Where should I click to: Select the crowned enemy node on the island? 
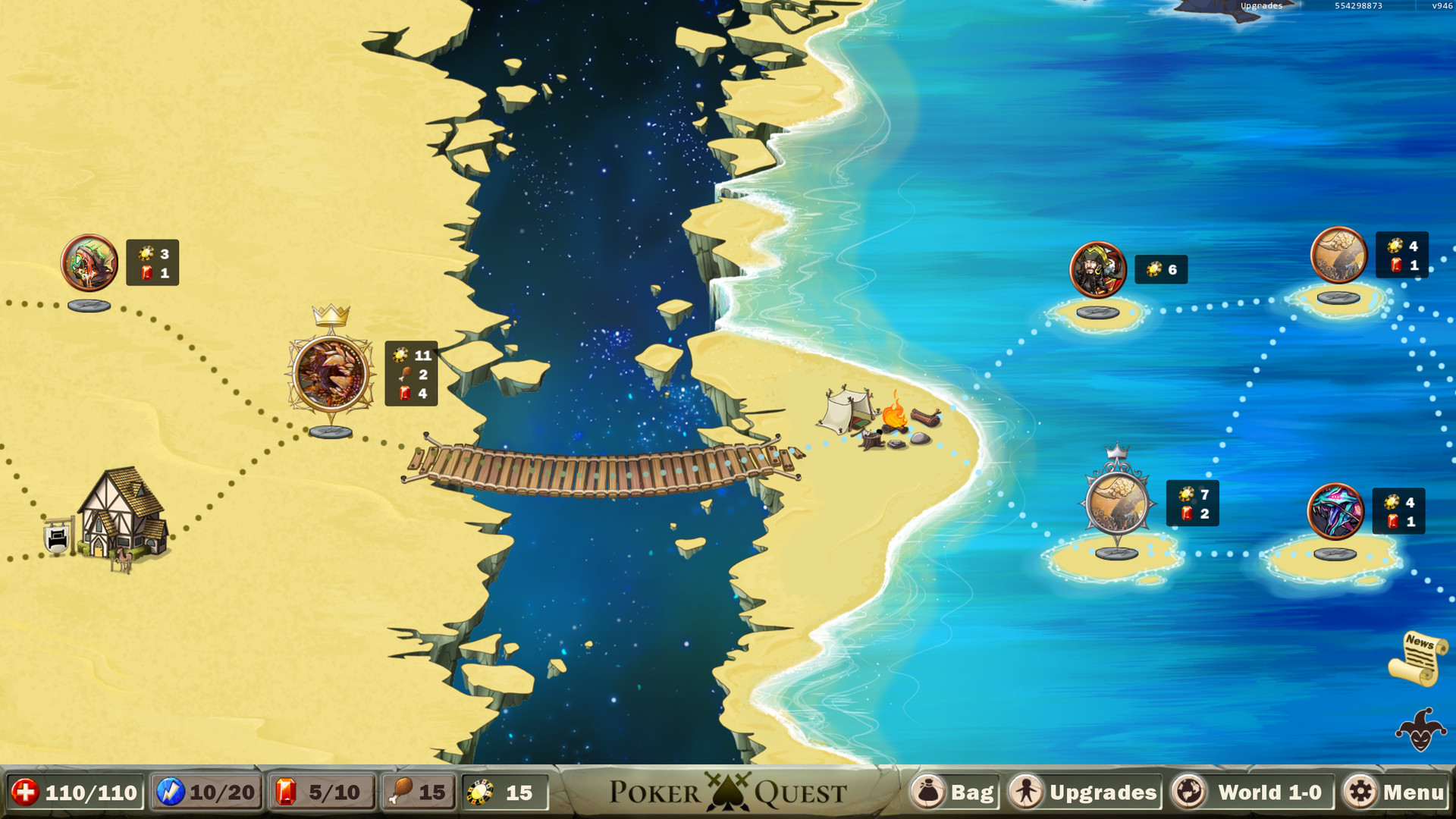[x=1116, y=502]
